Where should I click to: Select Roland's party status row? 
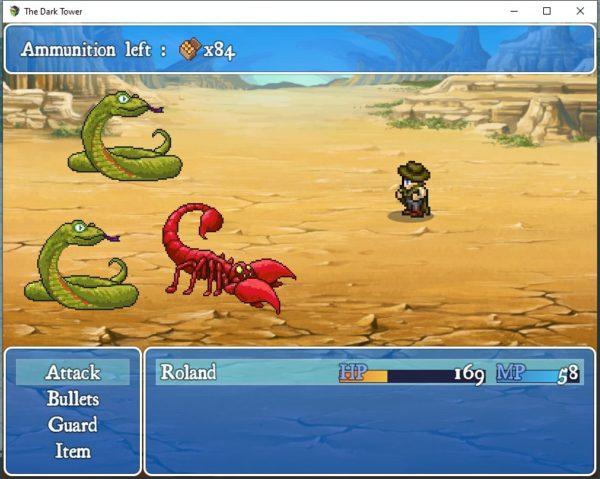[369, 373]
